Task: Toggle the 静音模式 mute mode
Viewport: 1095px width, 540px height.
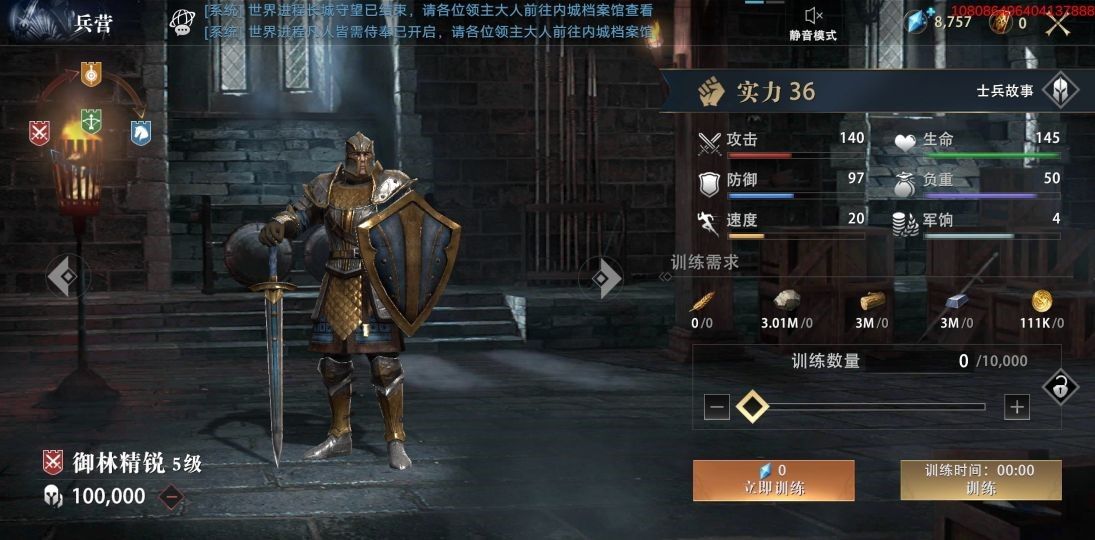Action: click(813, 21)
